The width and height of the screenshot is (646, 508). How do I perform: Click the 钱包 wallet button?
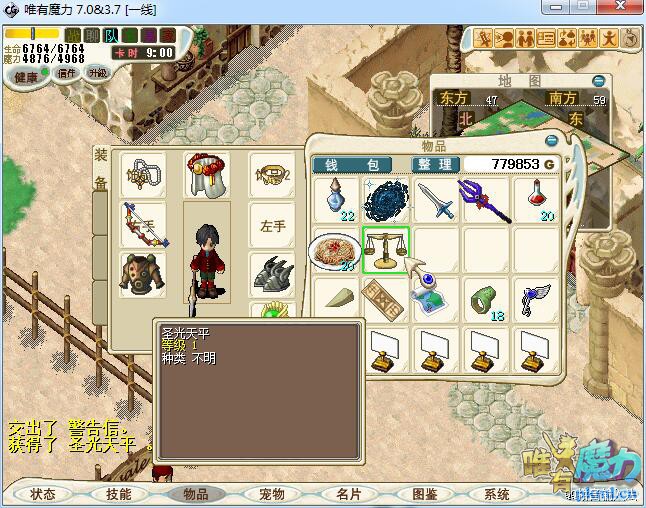pyautogui.click(x=358, y=164)
